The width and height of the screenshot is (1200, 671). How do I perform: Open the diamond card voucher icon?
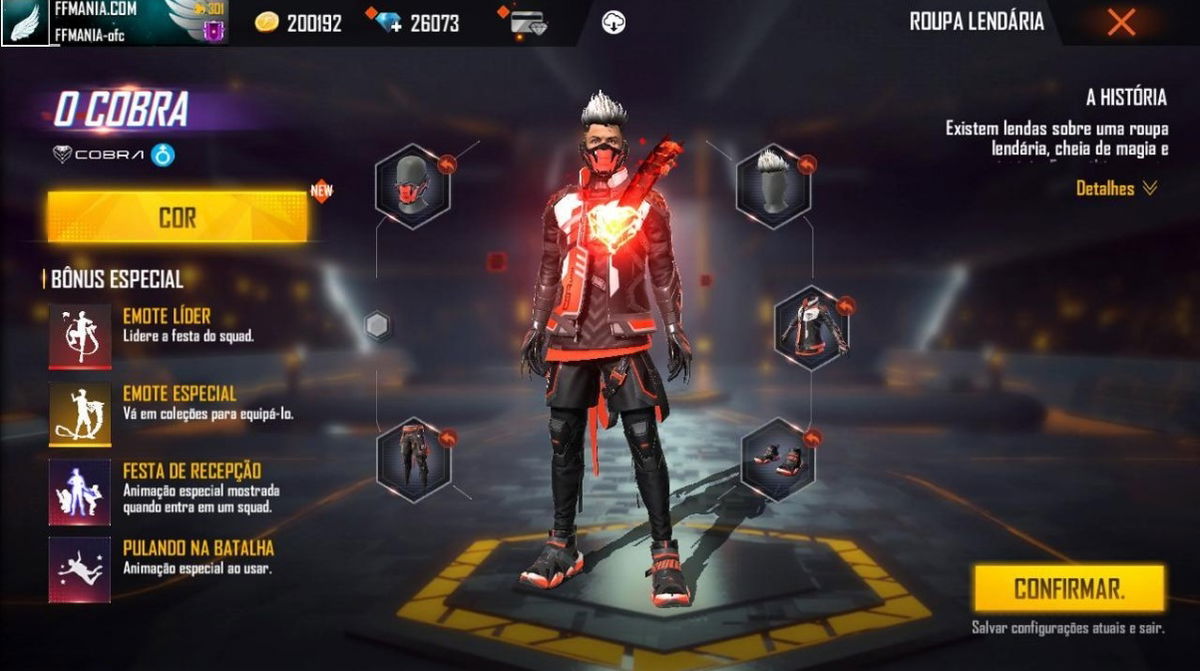point(527,23)
